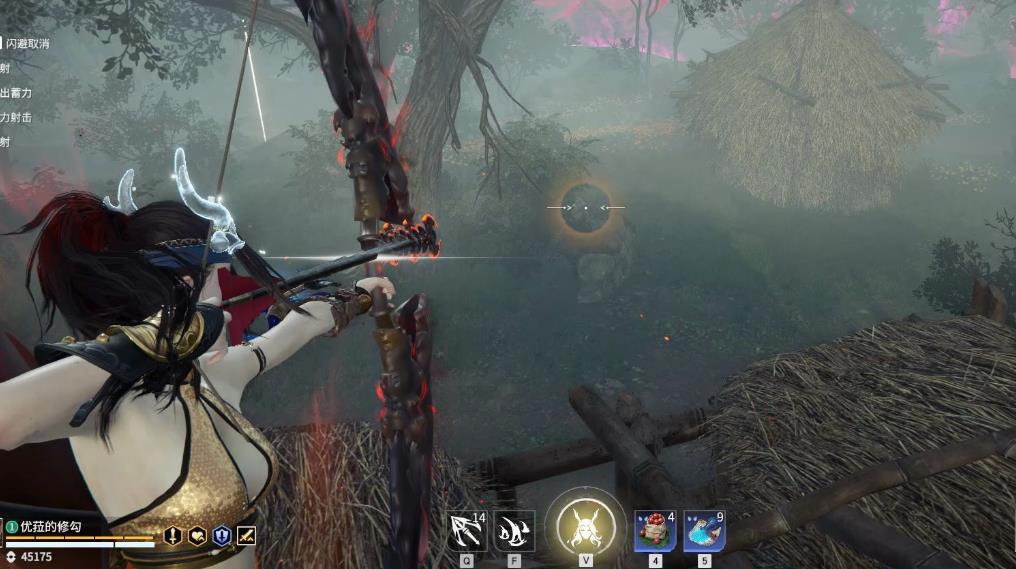The image size is (1016, 569).
Task: Select the heart buff hexagon icon
Action: (197, 536)
